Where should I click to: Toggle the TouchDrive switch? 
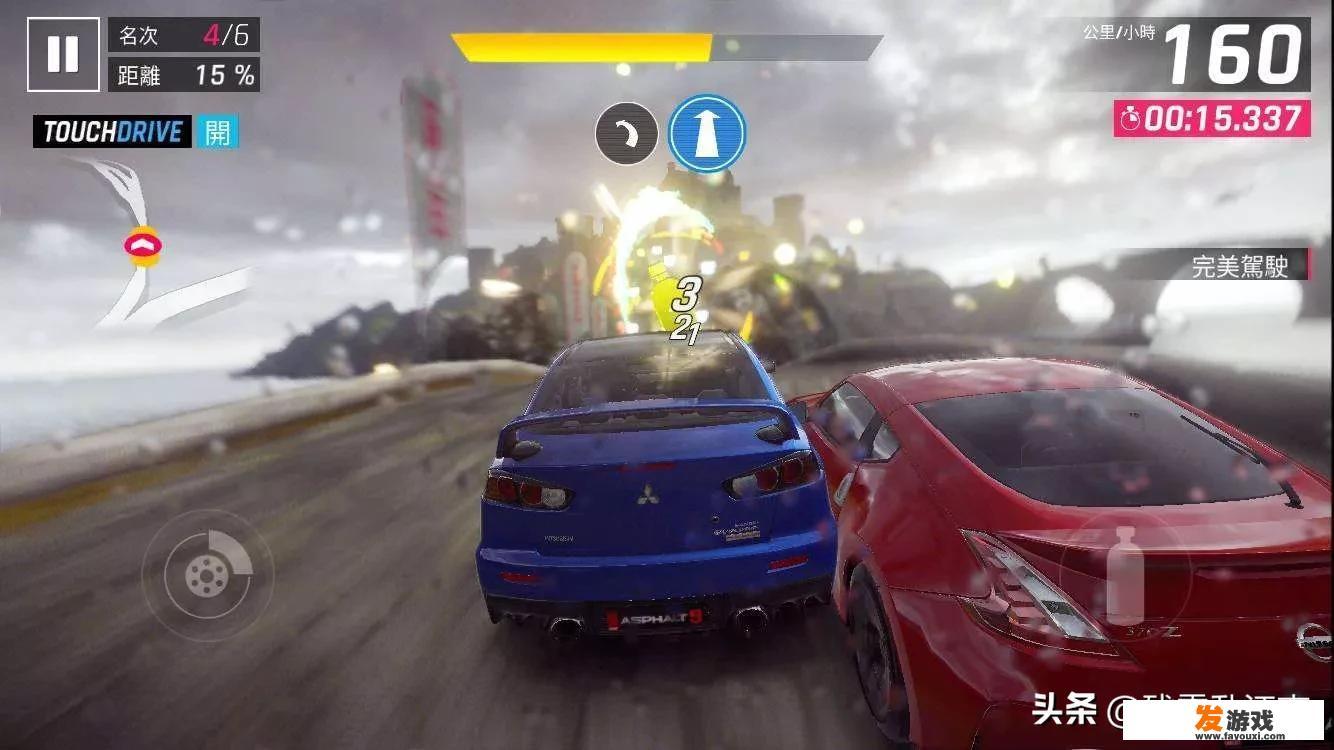click(217, 131)
